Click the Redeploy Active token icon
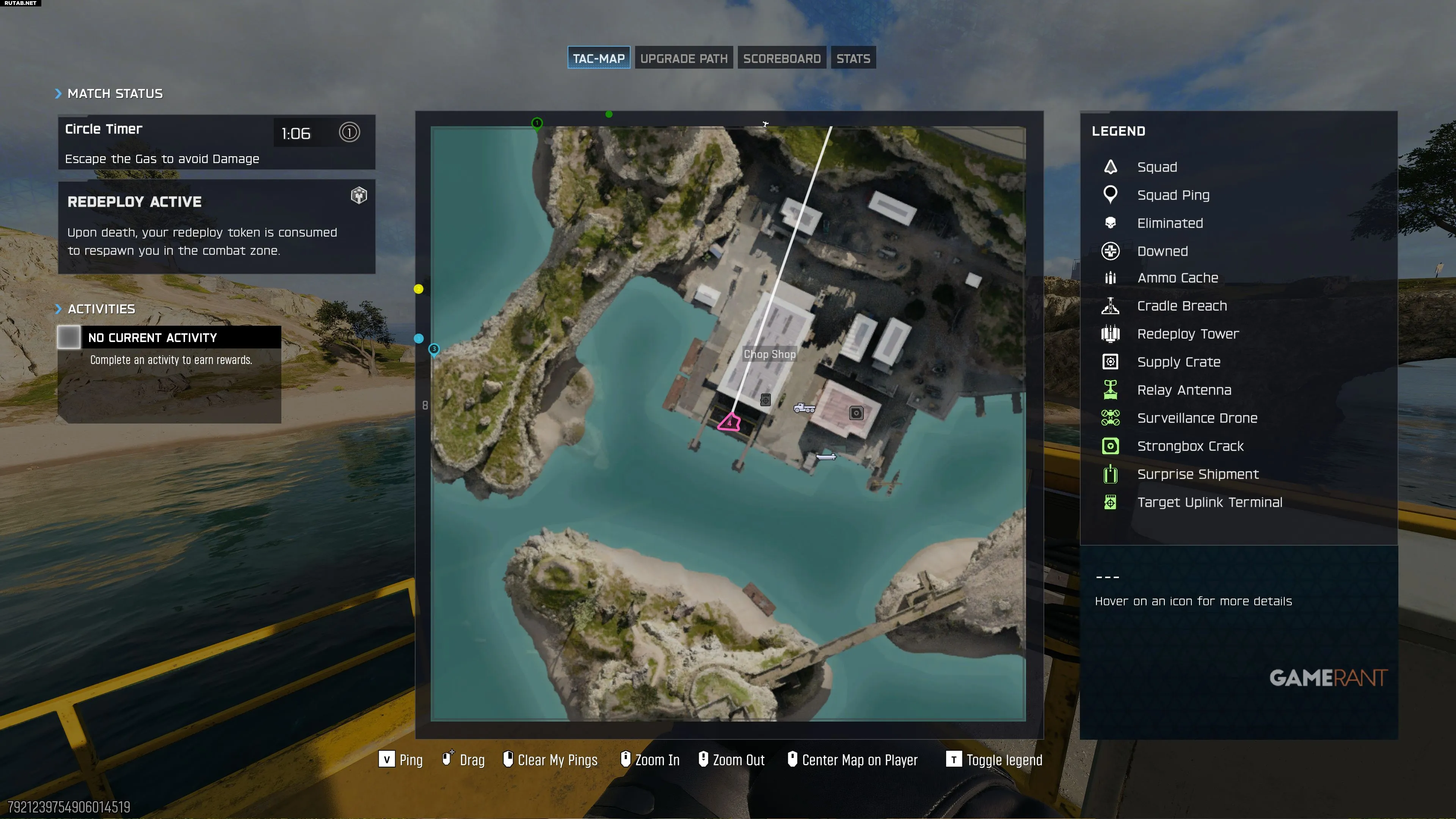This screenshot has width=1456, height=819. (x=359, y=196)
